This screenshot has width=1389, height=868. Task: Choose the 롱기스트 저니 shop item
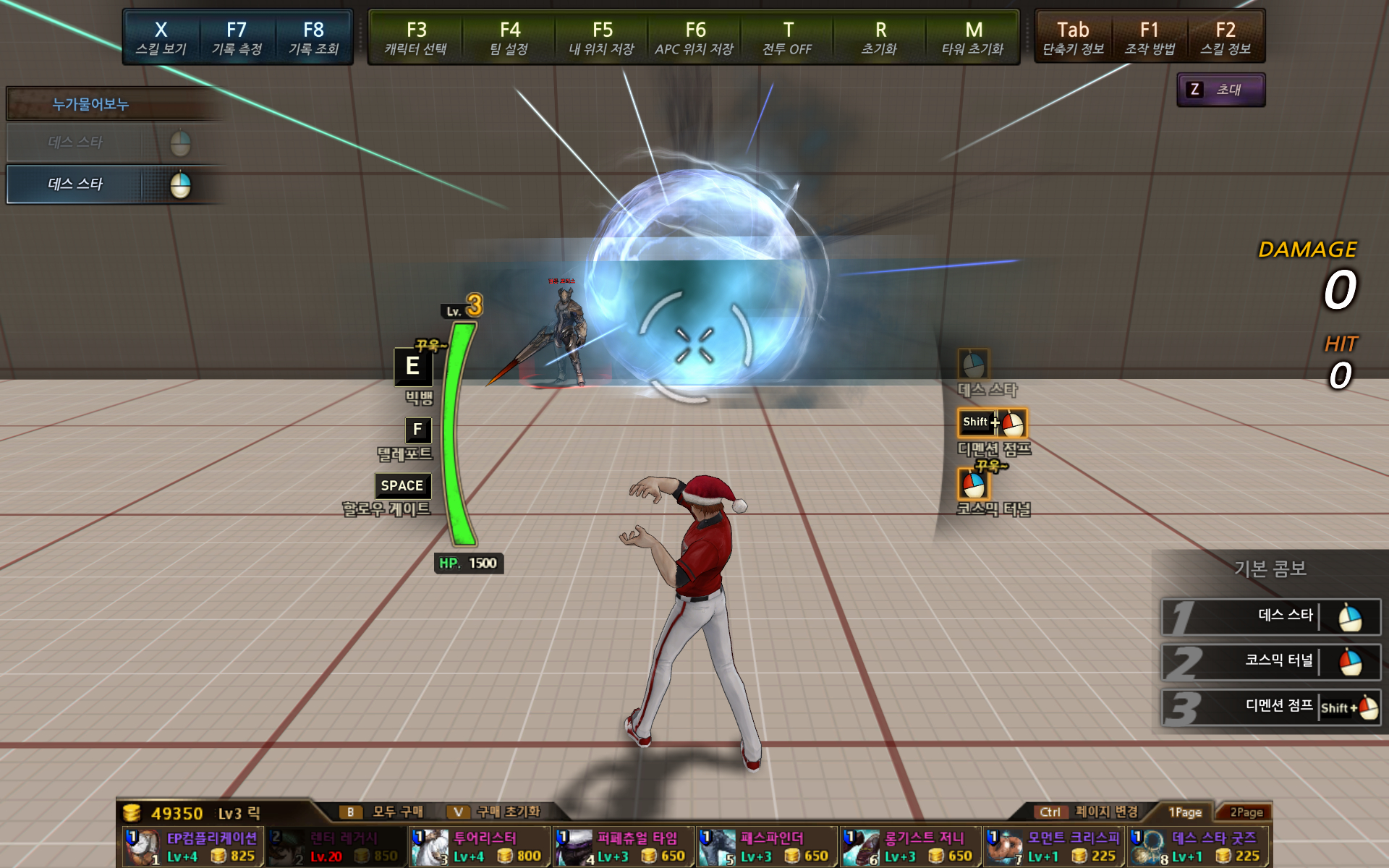910,847
